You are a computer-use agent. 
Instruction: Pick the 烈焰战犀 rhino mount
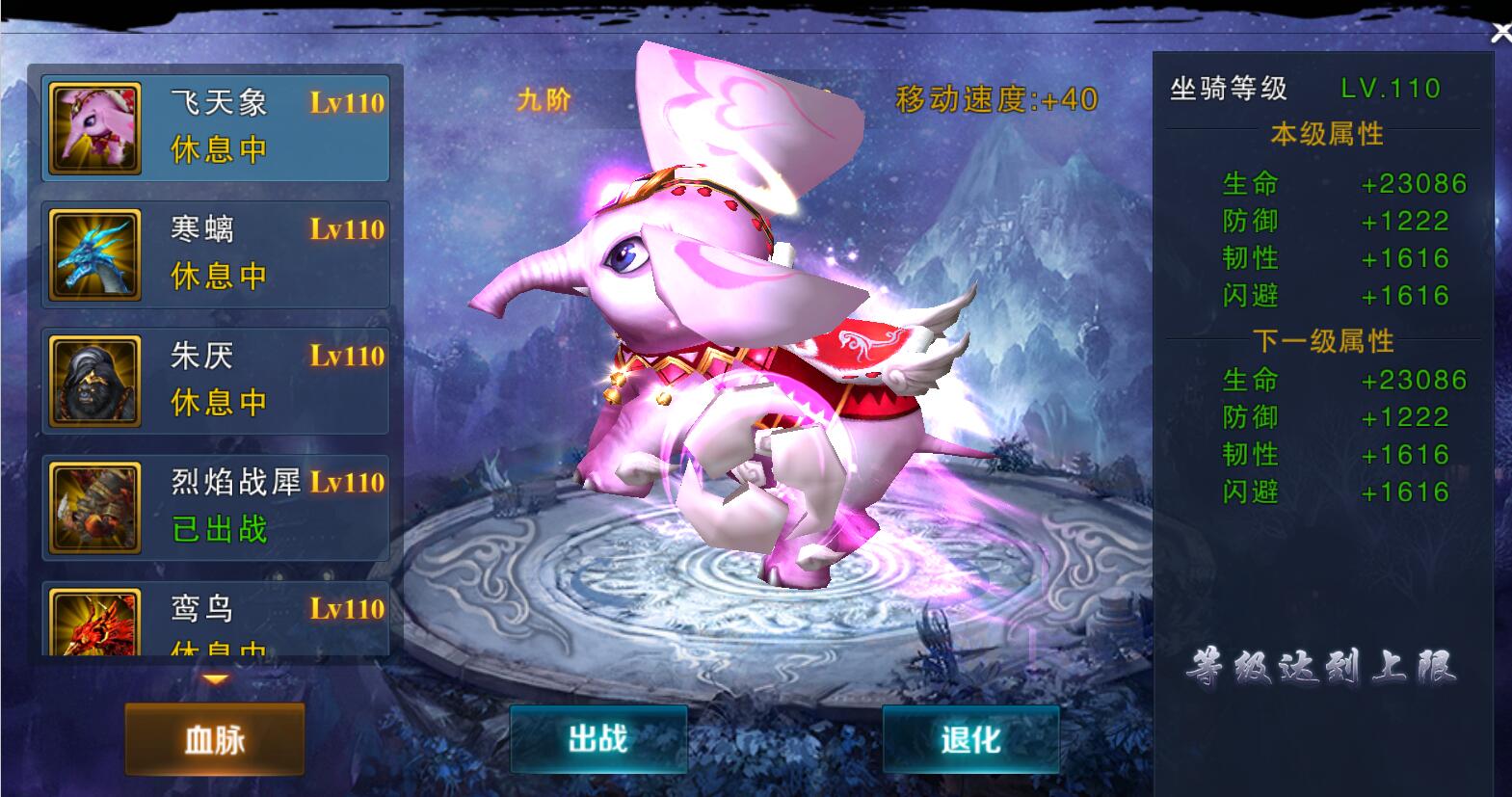pyautogui.click(x=216, y=508)
